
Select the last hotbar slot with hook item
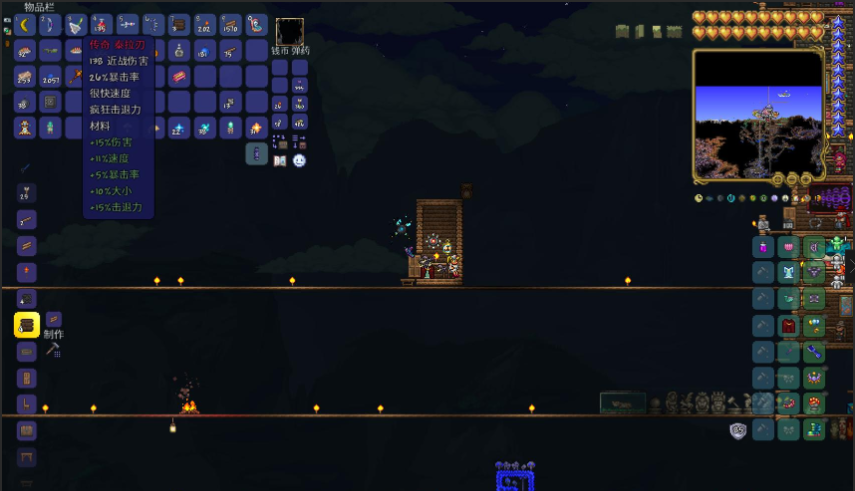pos(257,24)
